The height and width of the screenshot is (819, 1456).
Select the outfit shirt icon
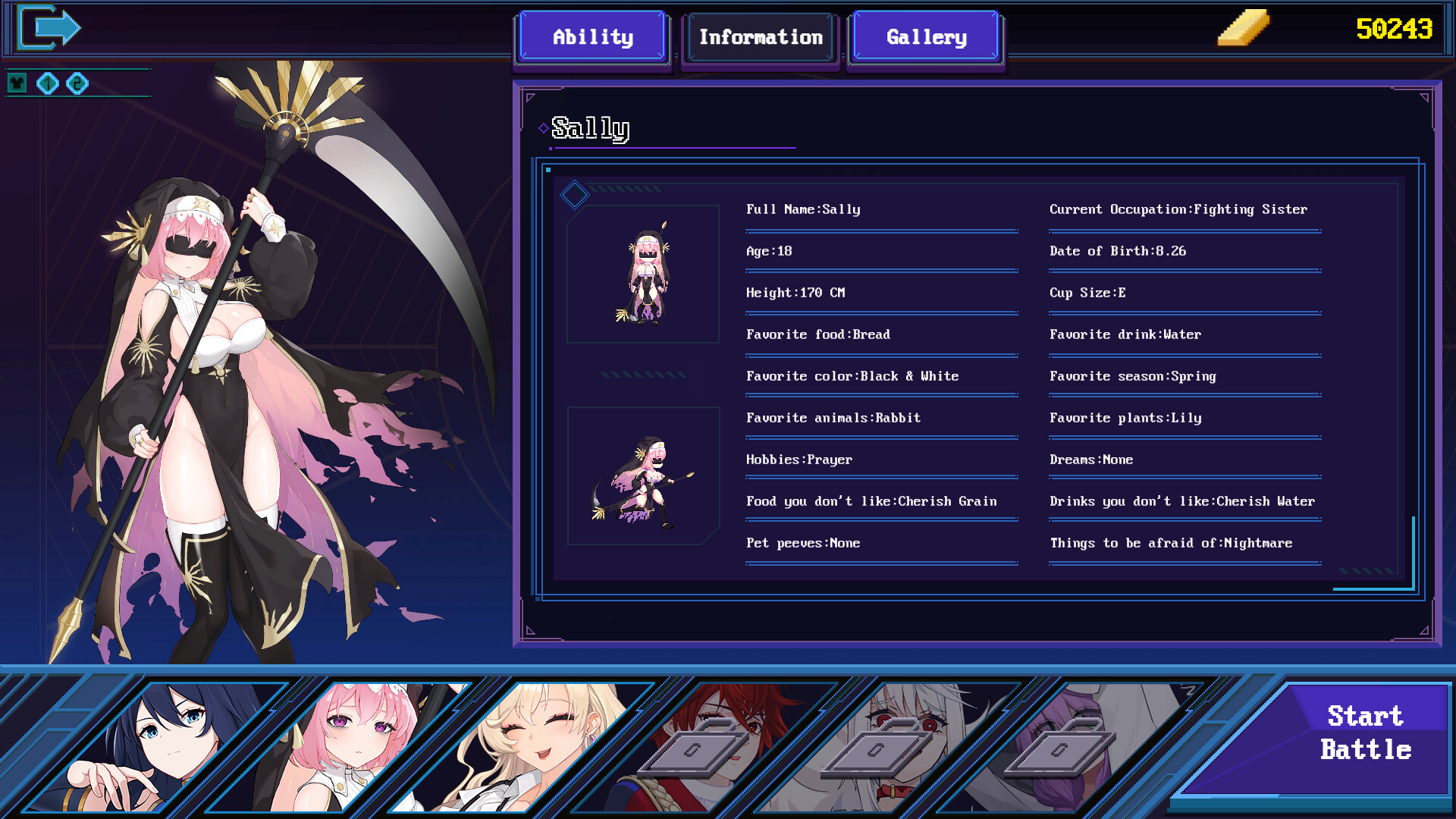pyautogui.click(x=17, y=83)
